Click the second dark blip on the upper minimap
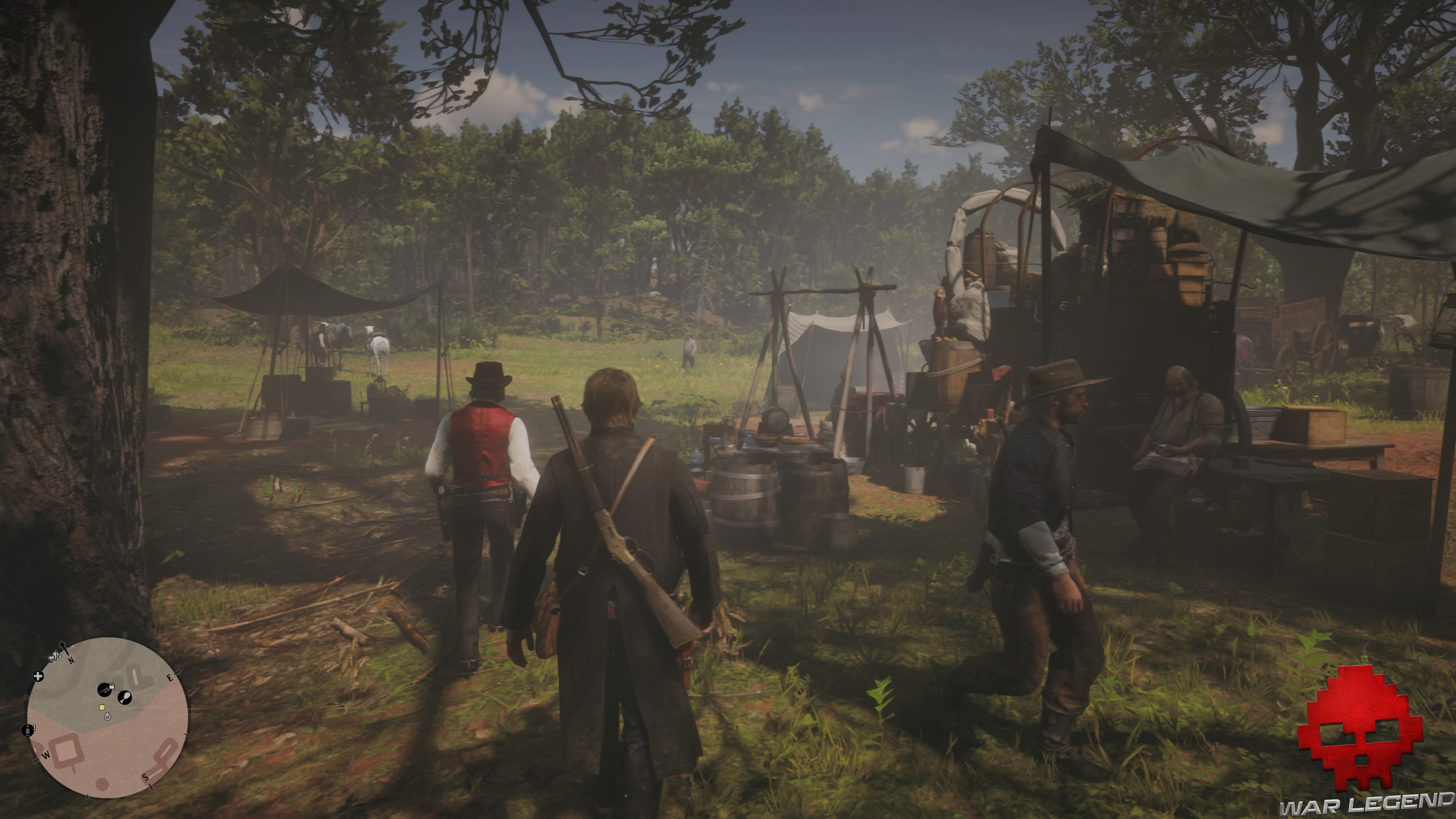This screenshot has height=819, width=1456. 125,698
